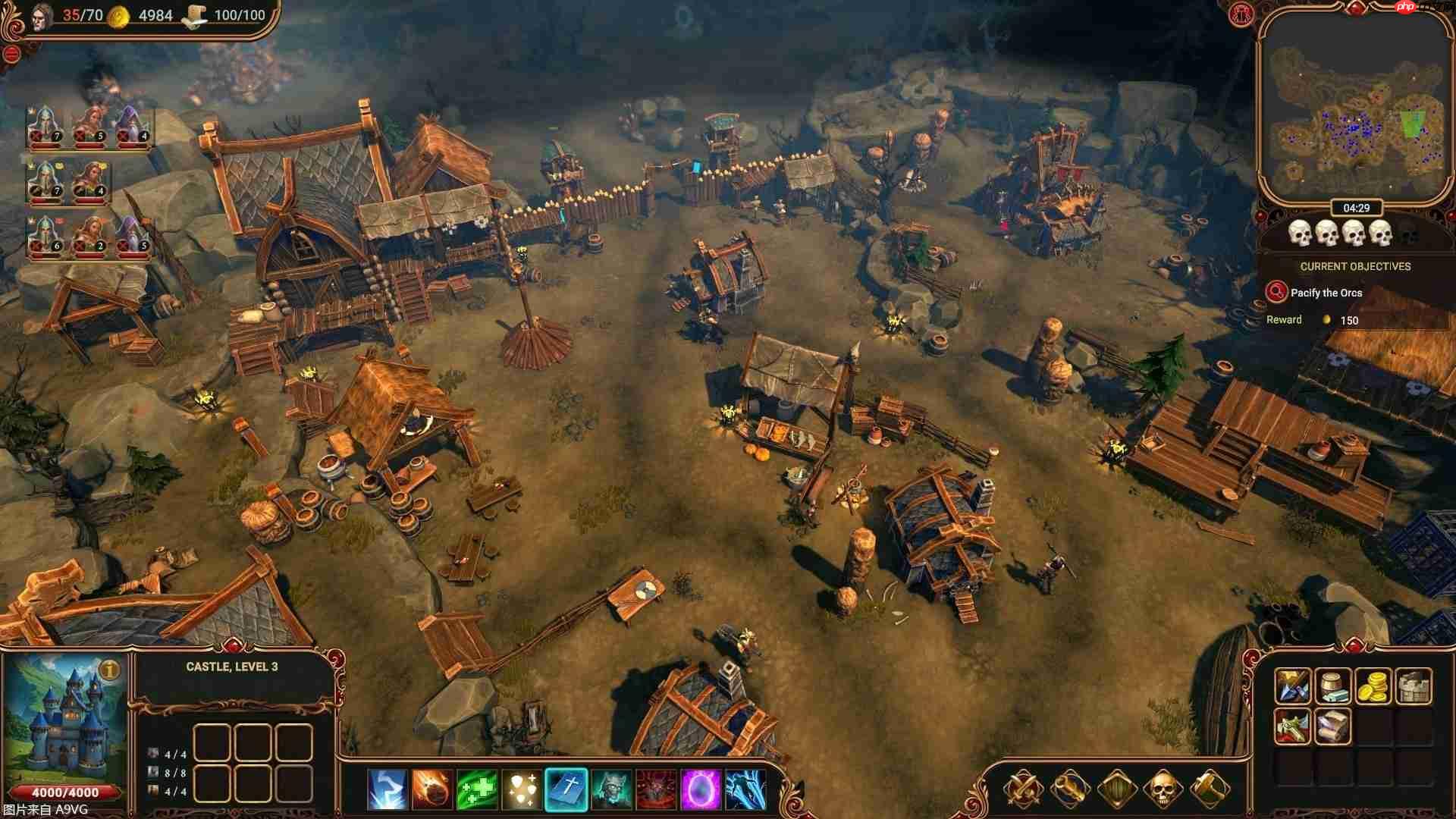Toggle the skull diamond at bottom

click(x=1164, y=787)
